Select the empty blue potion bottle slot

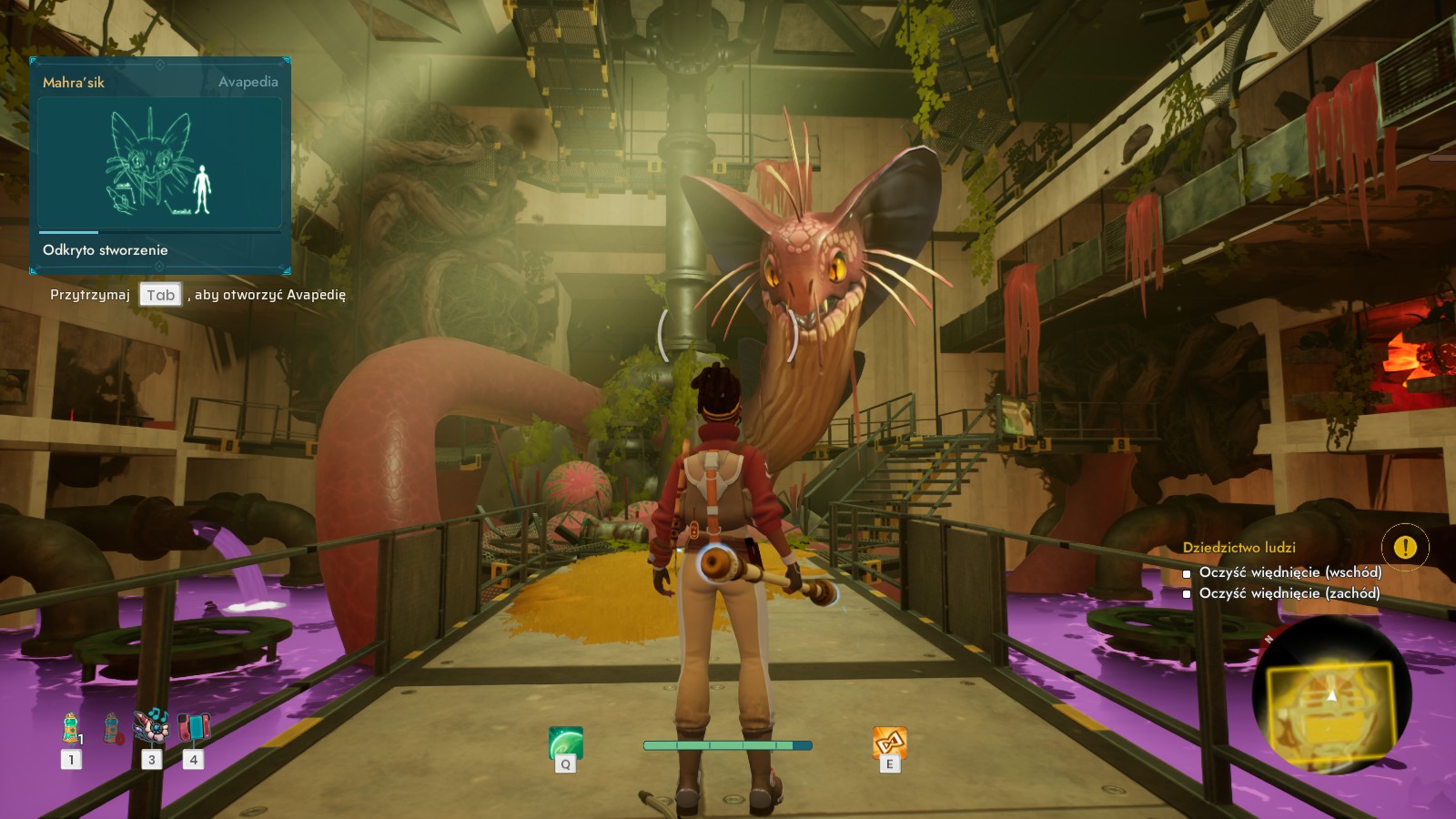(112, 728)
